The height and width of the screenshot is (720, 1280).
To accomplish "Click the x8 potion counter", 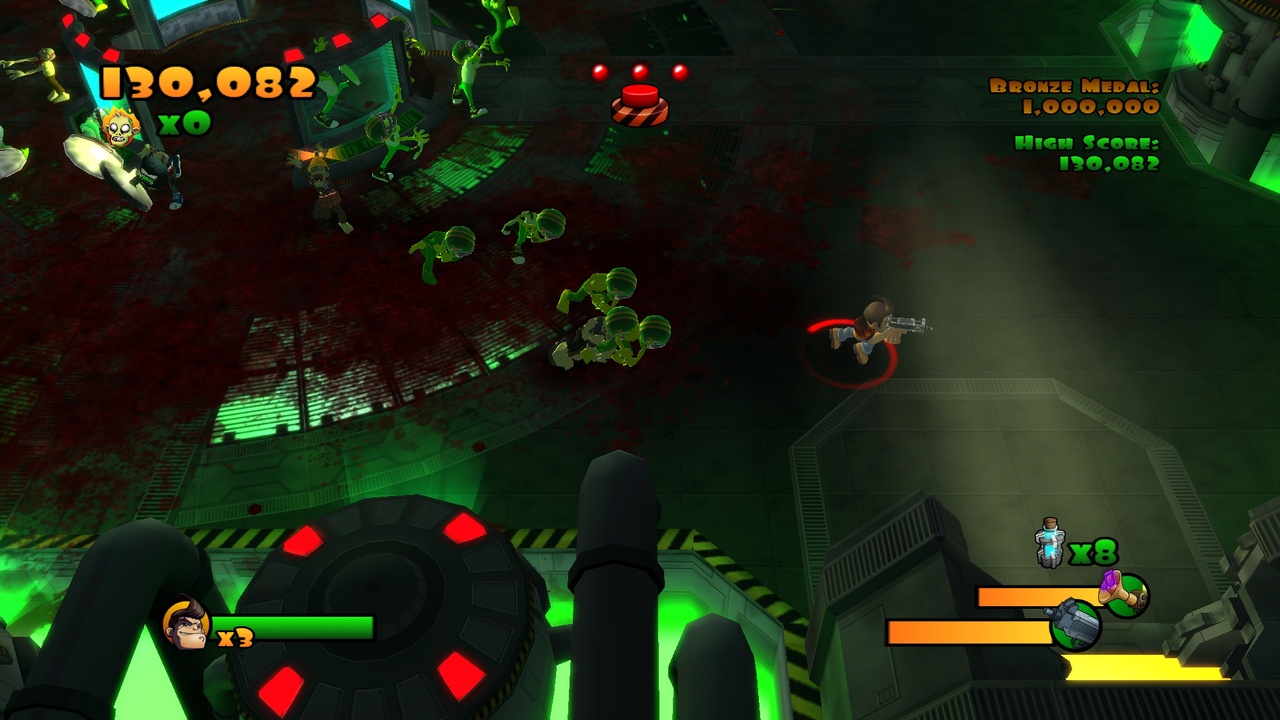I will coord(1092,549).
